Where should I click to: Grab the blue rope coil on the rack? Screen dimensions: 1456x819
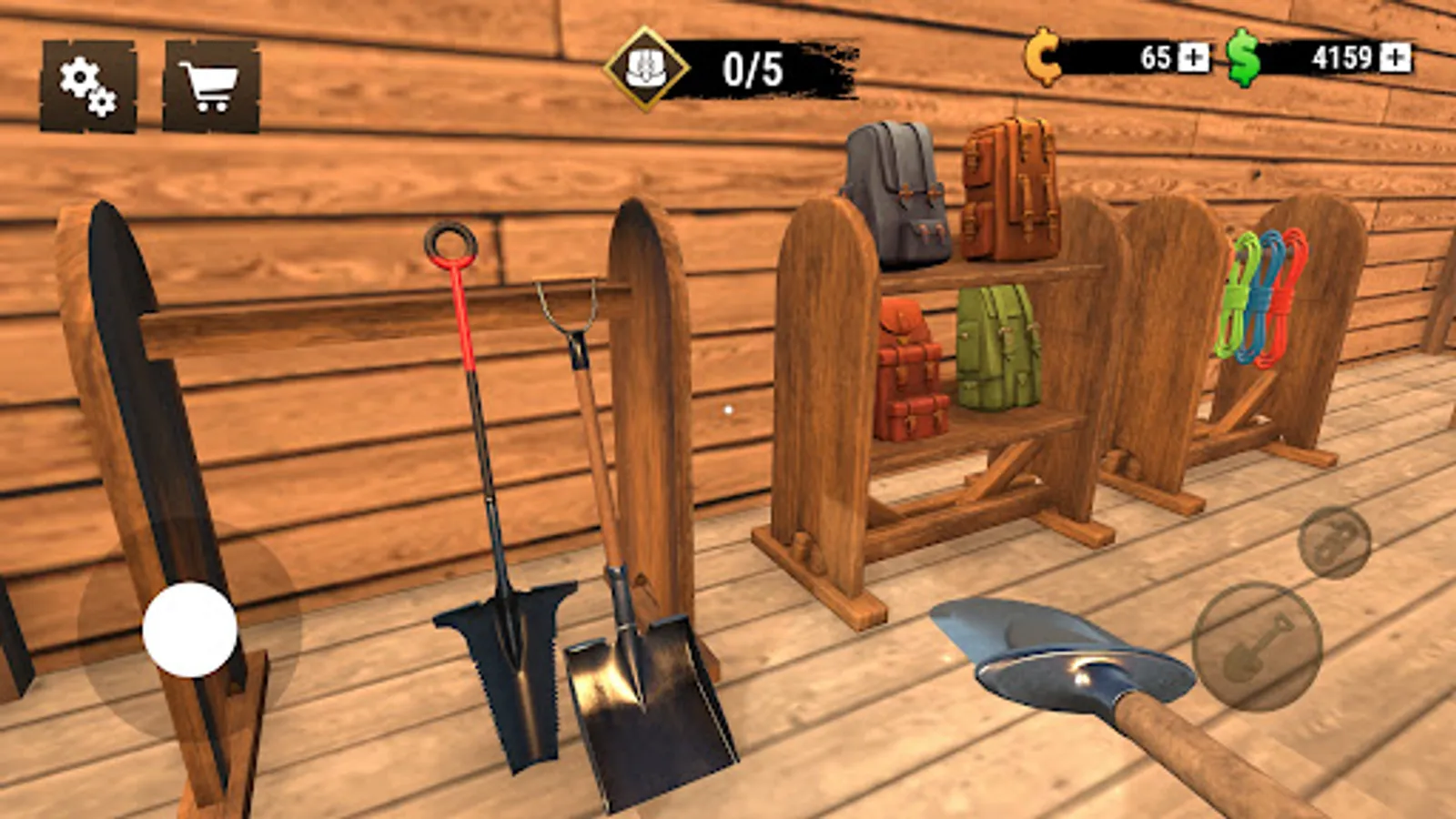coord(1263,297)
